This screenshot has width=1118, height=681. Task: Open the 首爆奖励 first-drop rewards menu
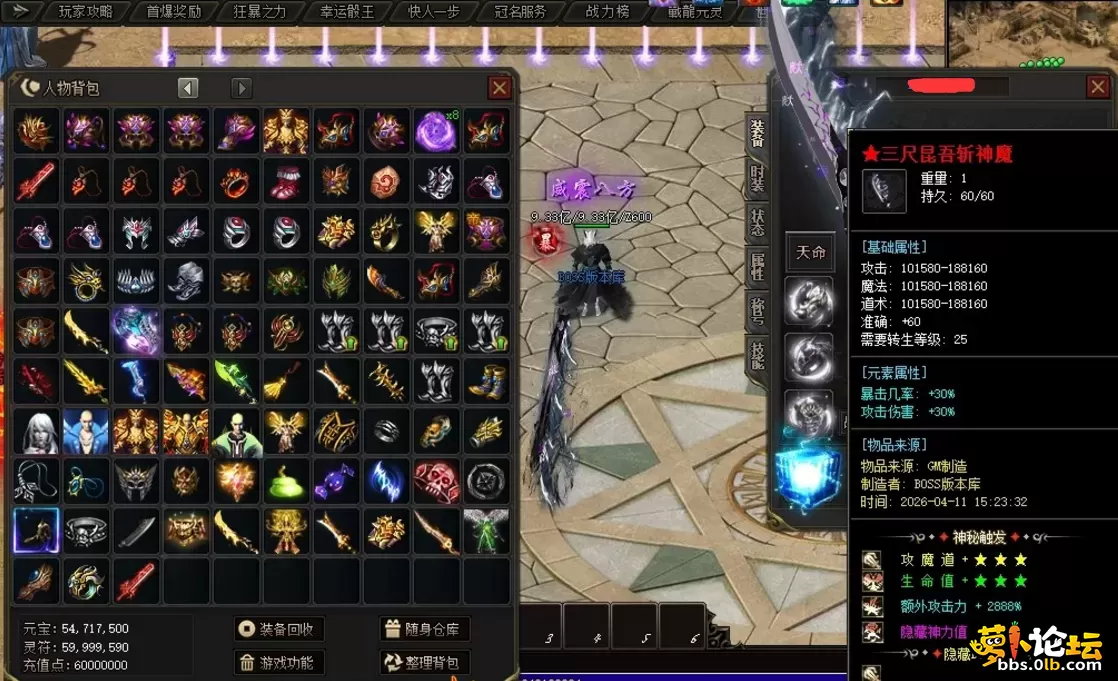click(173, 12)
